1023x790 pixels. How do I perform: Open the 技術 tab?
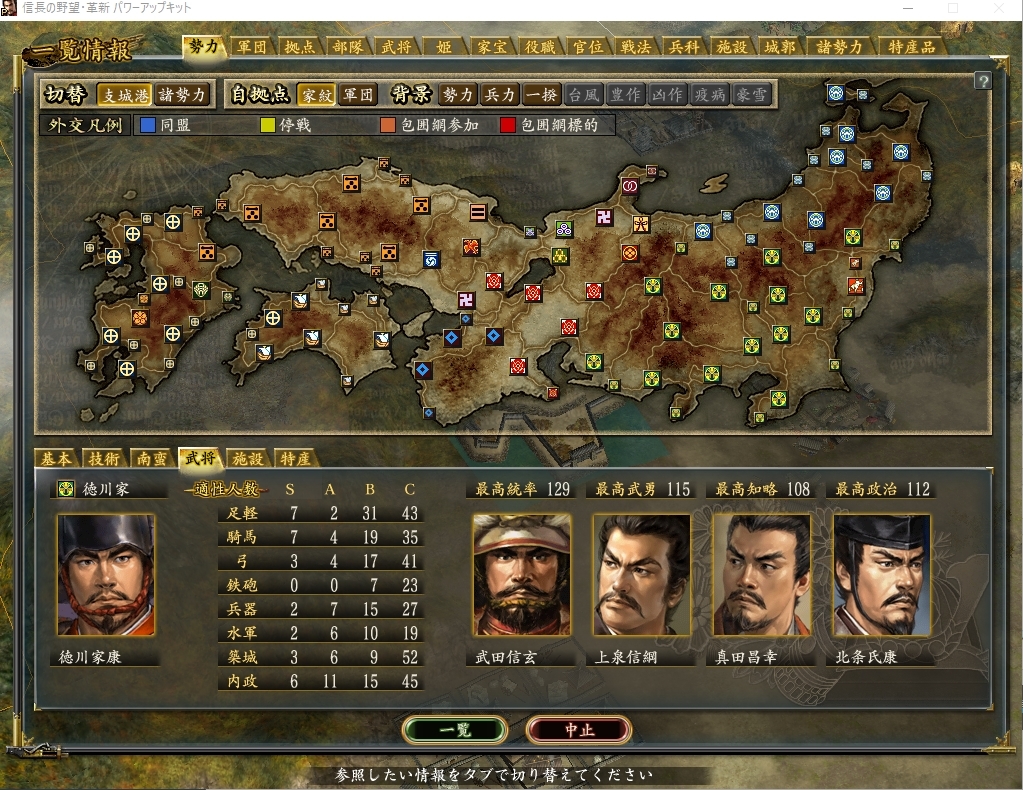104,459
